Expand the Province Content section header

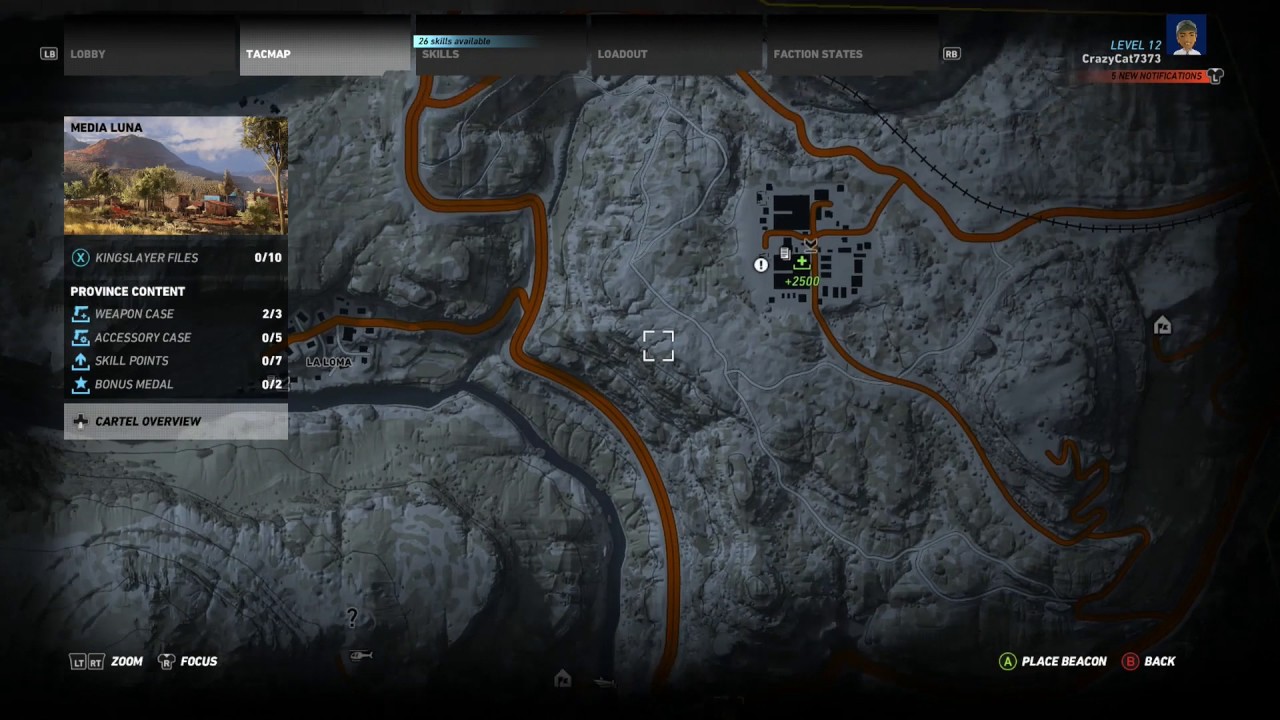pyautogui.click(x=128, y=291)
